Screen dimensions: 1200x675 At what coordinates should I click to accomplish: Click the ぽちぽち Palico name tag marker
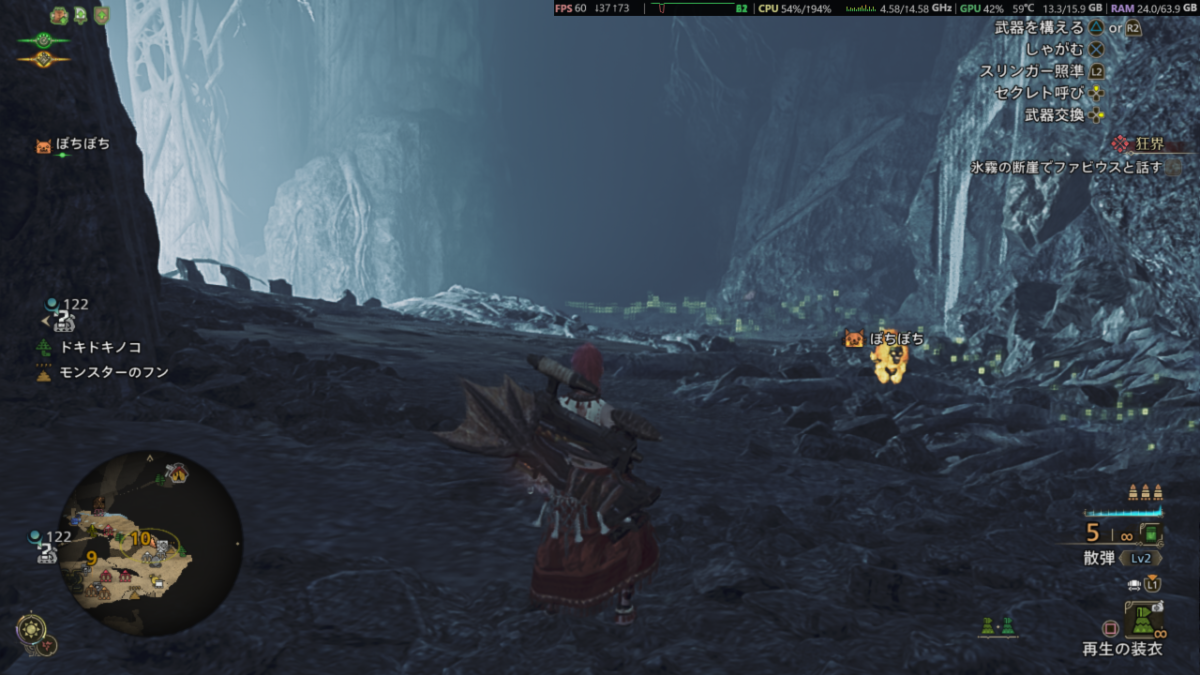pos(884,340)
